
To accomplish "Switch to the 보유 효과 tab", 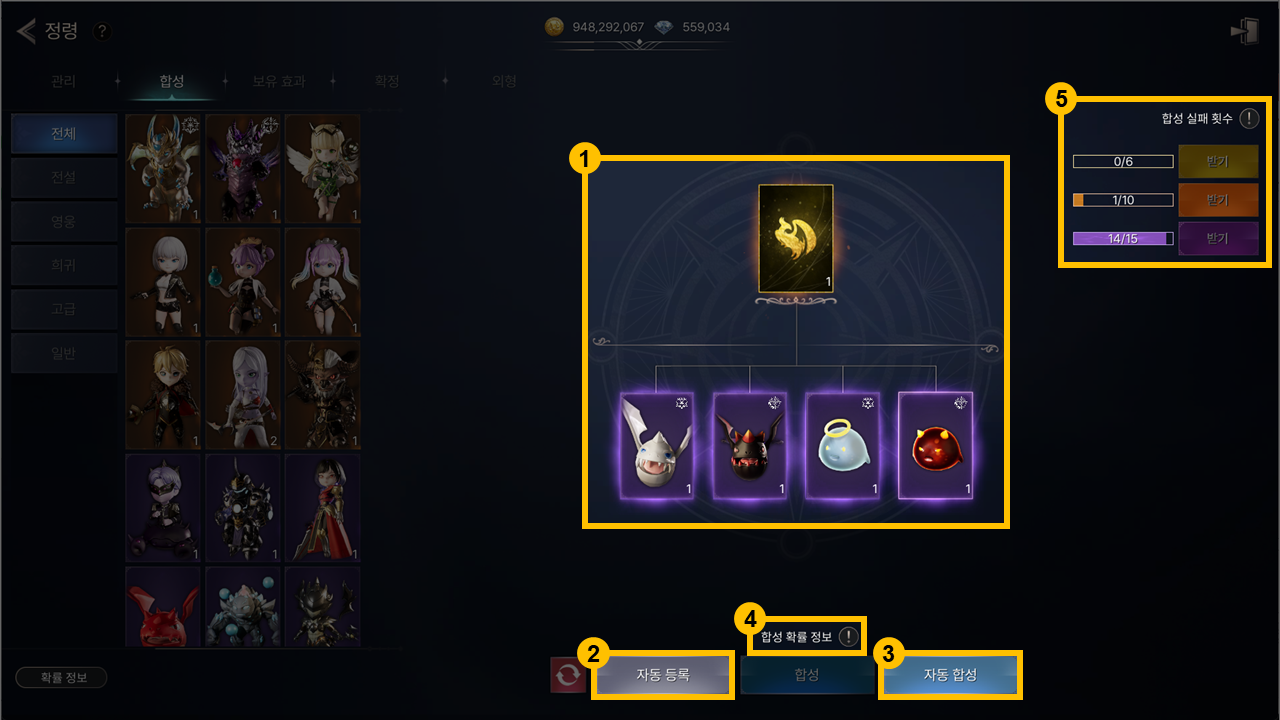I will 279,81.
